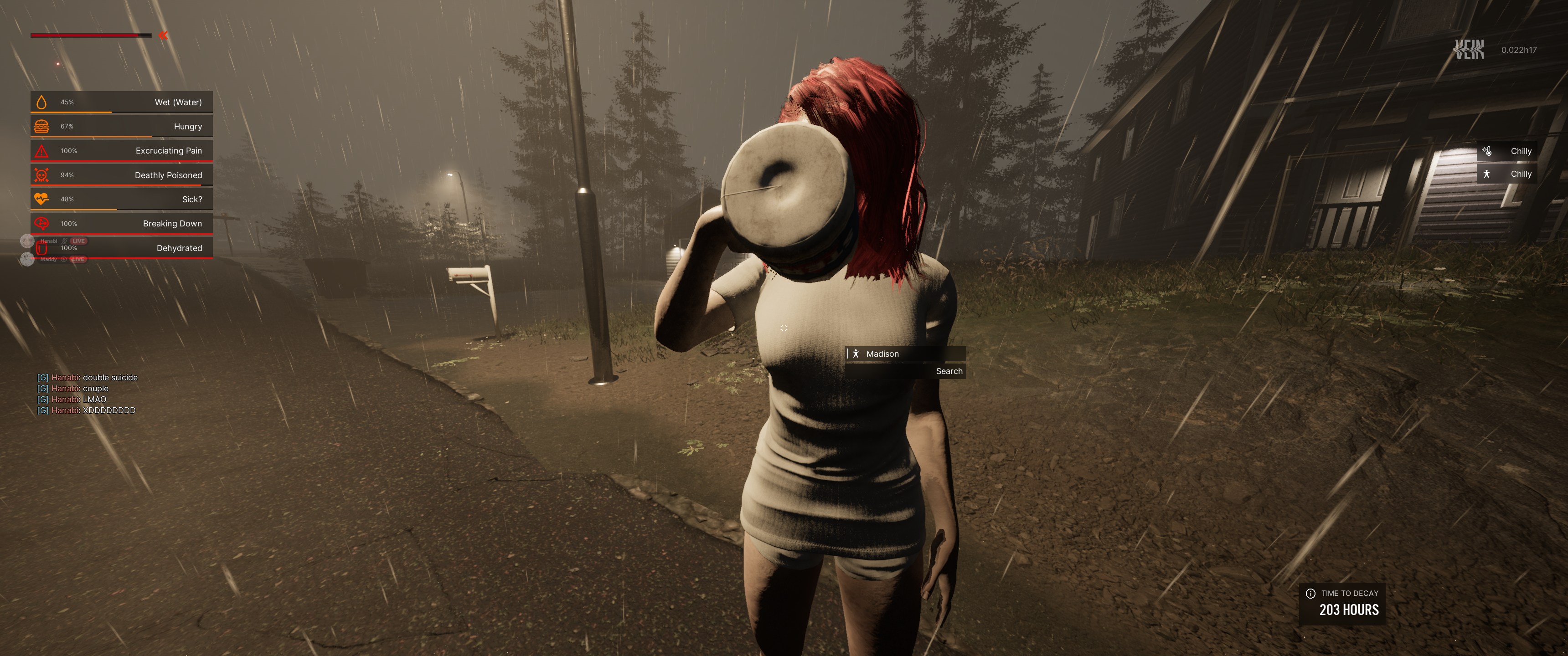Click Hanabi's avatar in the voice overlay
This screenshot has height=656, width=1568.
[x=27, y=241]
